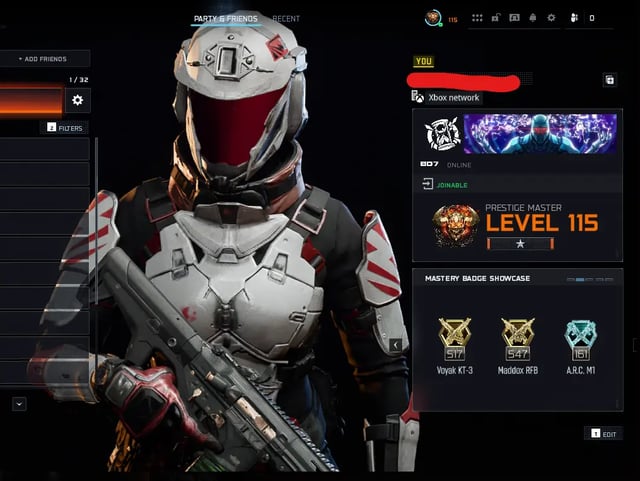Image resolution: width=640 pixels, height=481 pixels.
Task: Switch to the Party & Friends tab
Action: click(x=225, y=19)
